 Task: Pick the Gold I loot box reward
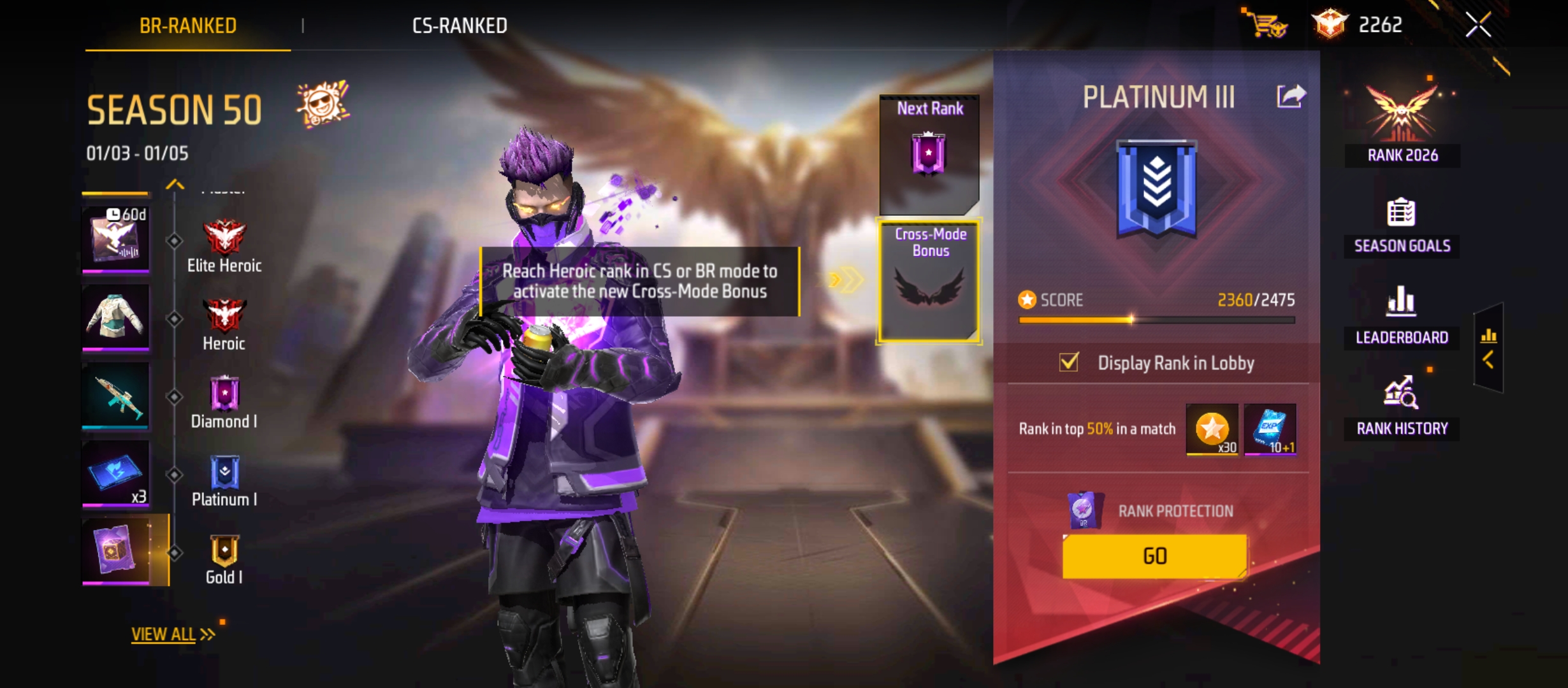click(x=115, y=550)
